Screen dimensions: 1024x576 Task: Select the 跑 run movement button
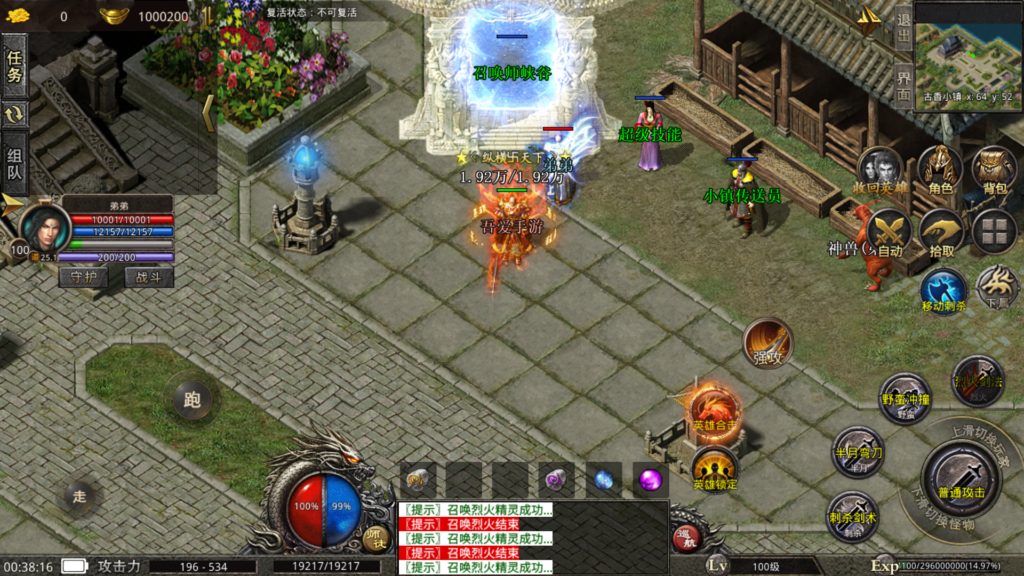(x=192, y=400)
